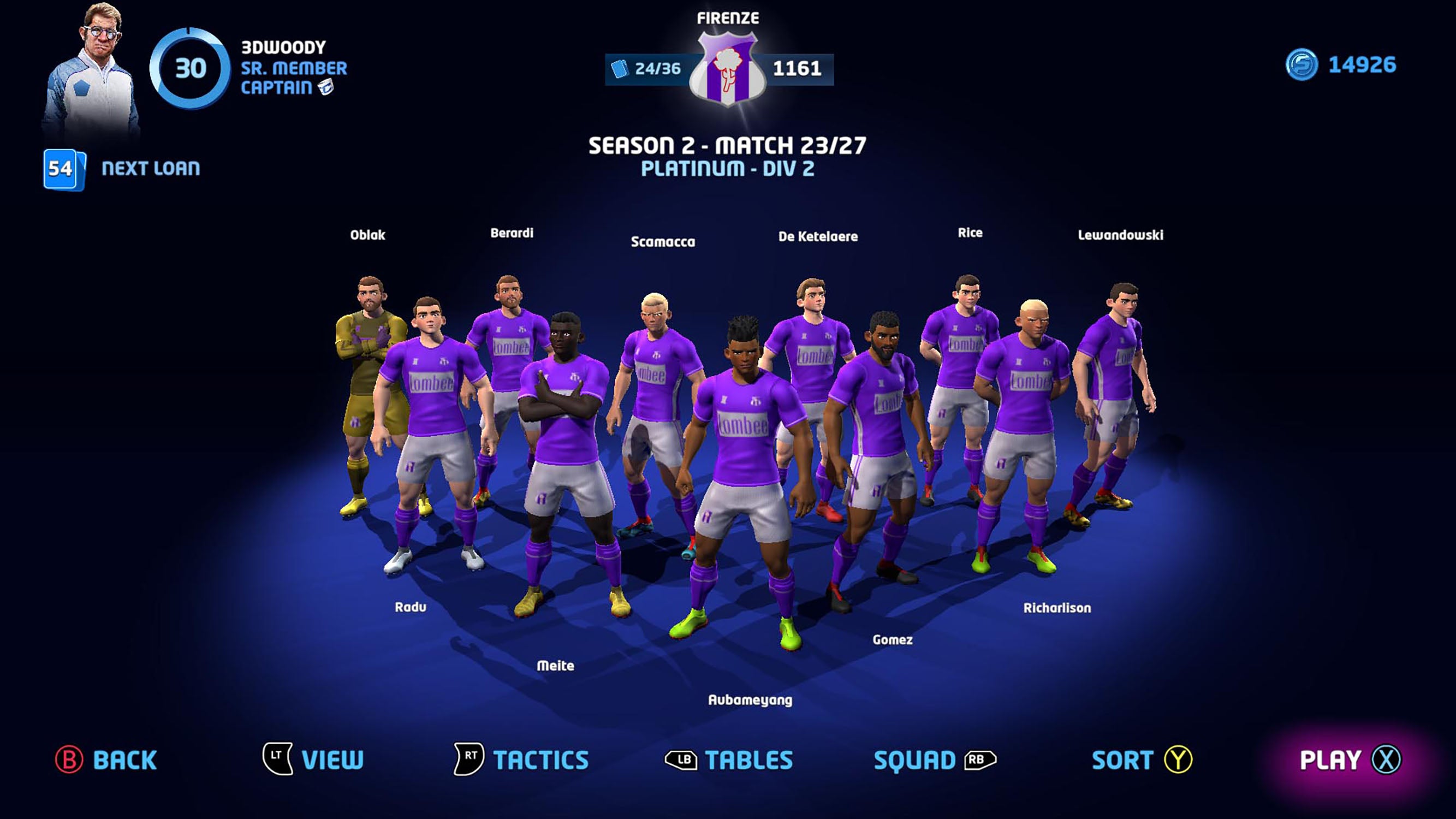This screenshot has width=1456, height=819.
Task: Click the LB bumper icon next to TABLES
Action: tap(681, 759)
